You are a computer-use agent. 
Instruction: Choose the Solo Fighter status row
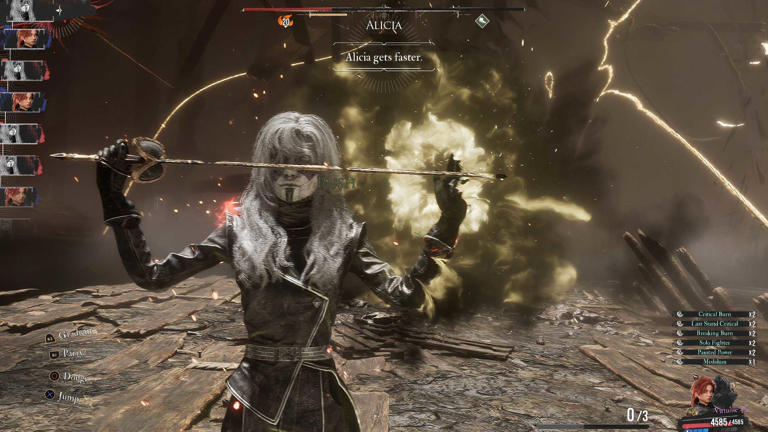[718, 342]
